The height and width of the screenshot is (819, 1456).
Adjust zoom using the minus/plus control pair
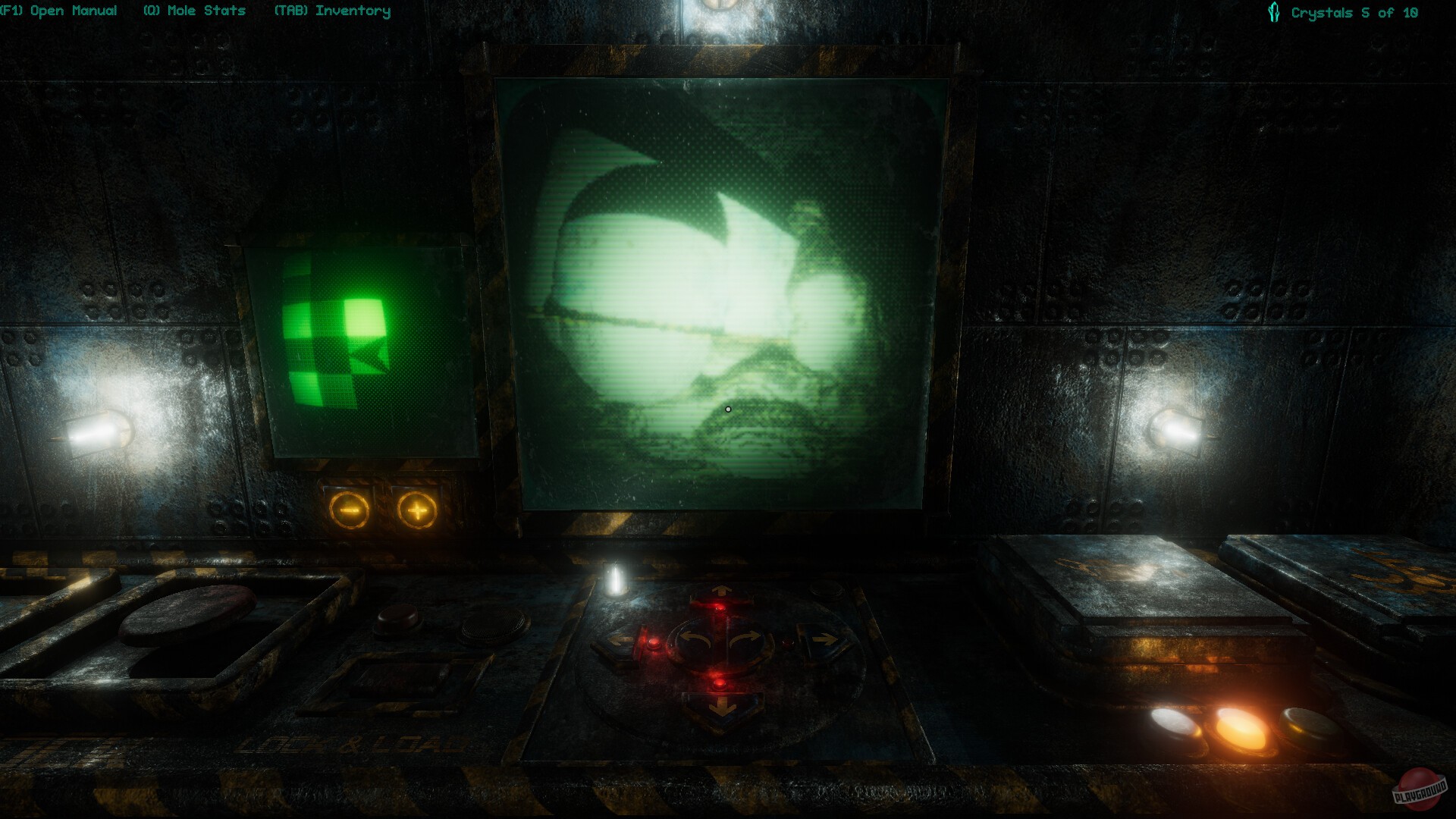(x=383, y=510)
